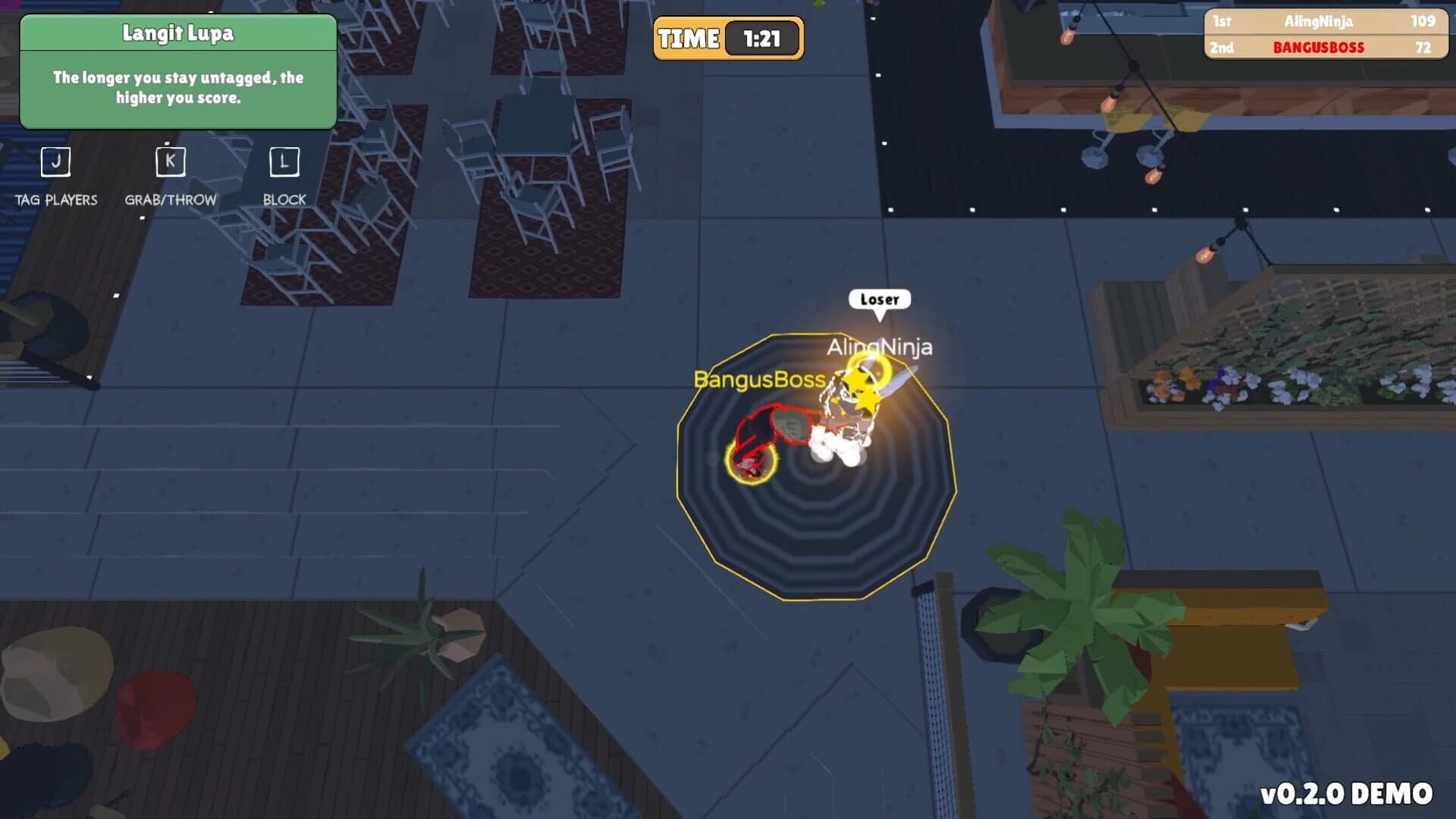Select the J key Tag Players icon
This screenshot has width=1456, height=819.
(55, 161)
